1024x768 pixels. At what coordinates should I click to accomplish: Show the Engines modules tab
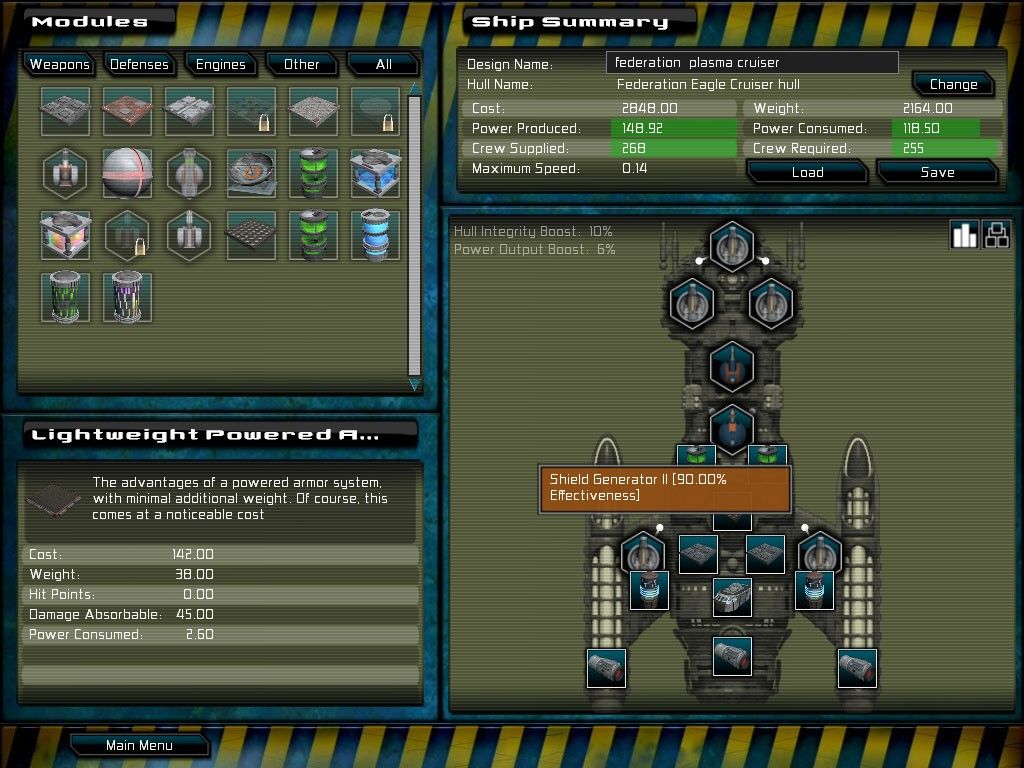point(220,64)
